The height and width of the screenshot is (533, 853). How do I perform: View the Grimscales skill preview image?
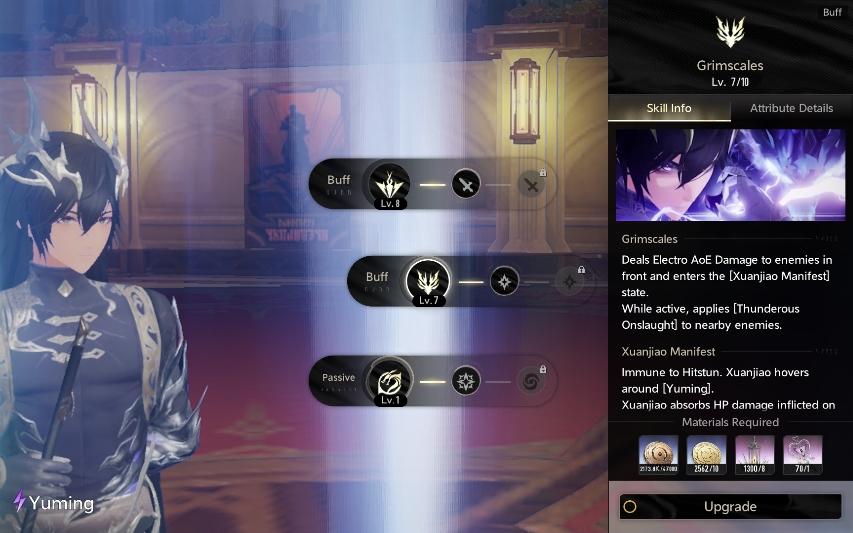coord(730,175)
